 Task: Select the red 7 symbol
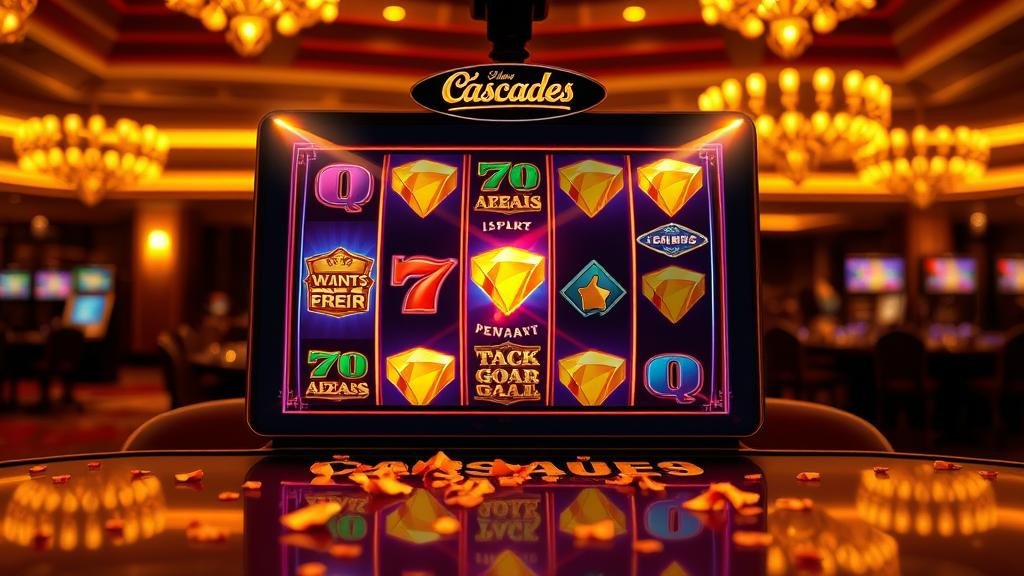pyautogui.click(x=422, y=282)
